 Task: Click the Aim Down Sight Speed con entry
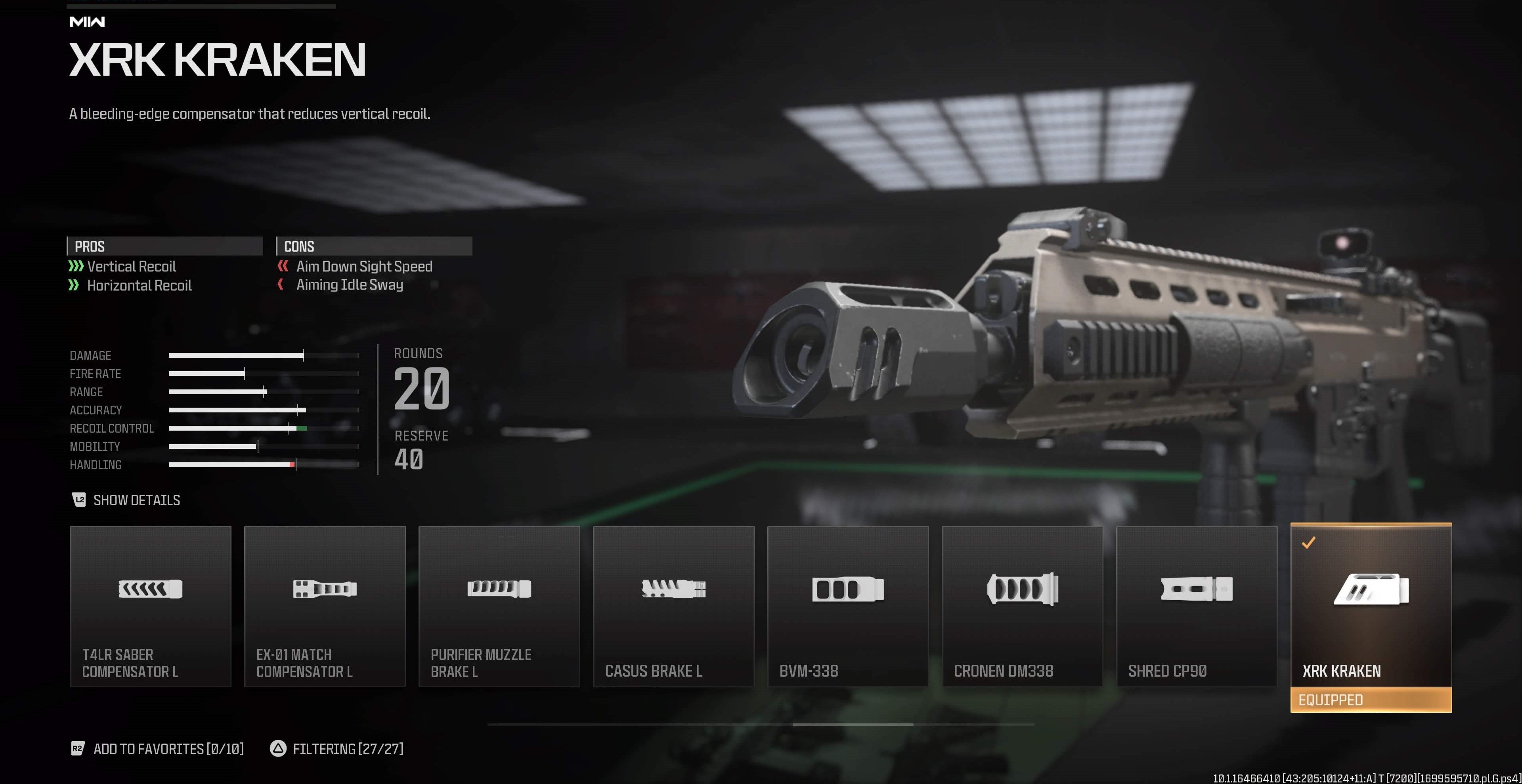pyautogui.click(x=365, y=266)
